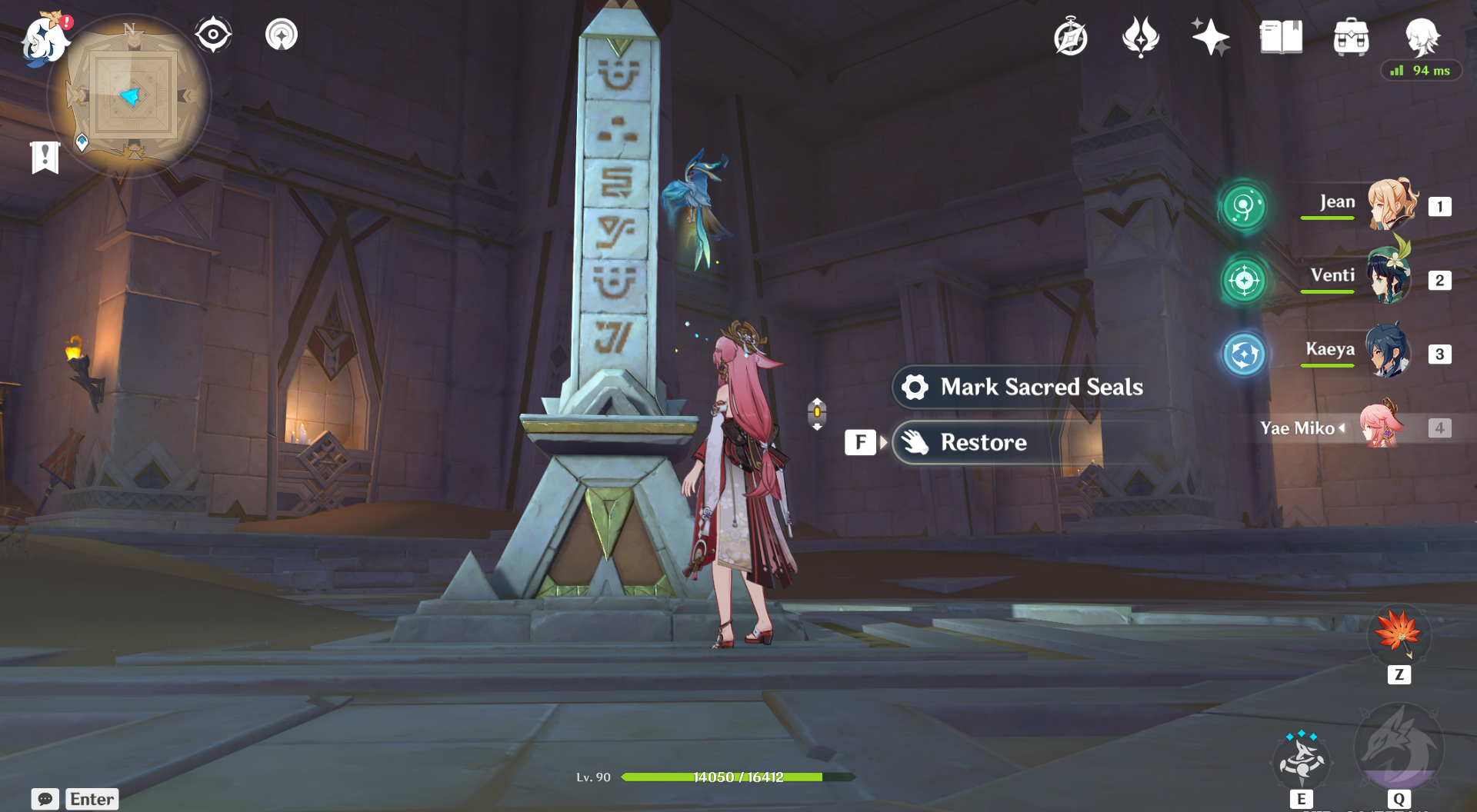Open the circular minimap
Image resolution: width=1477 pixels, height=812 pixels.
132,98
